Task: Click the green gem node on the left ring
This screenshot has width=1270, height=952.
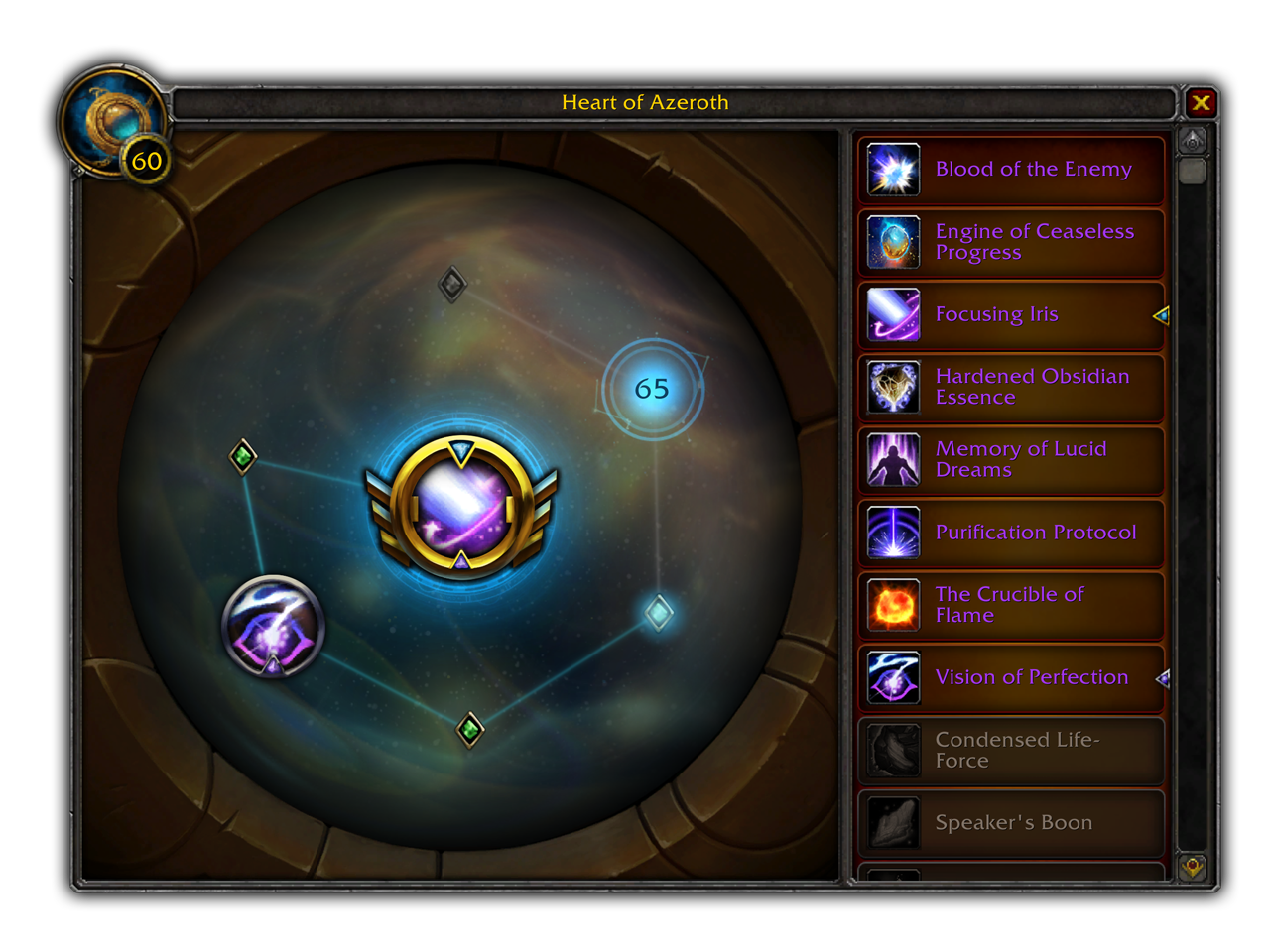Action: pyautogui.click(x=241, y=456)
